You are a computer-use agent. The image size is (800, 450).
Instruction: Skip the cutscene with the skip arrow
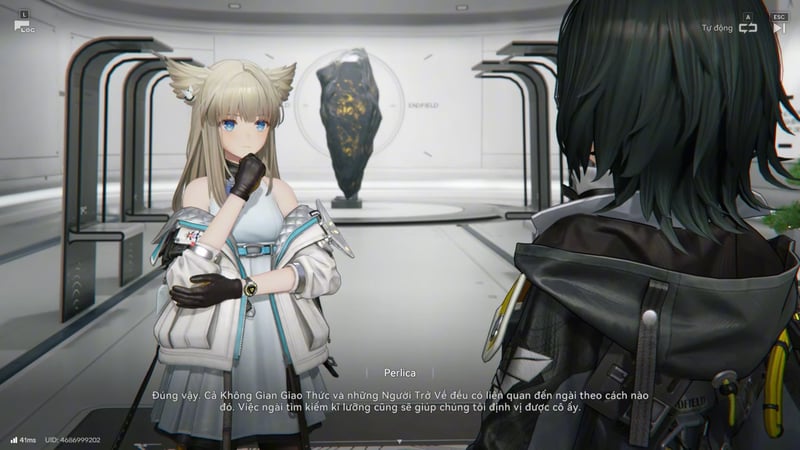[x=779, y=28]
